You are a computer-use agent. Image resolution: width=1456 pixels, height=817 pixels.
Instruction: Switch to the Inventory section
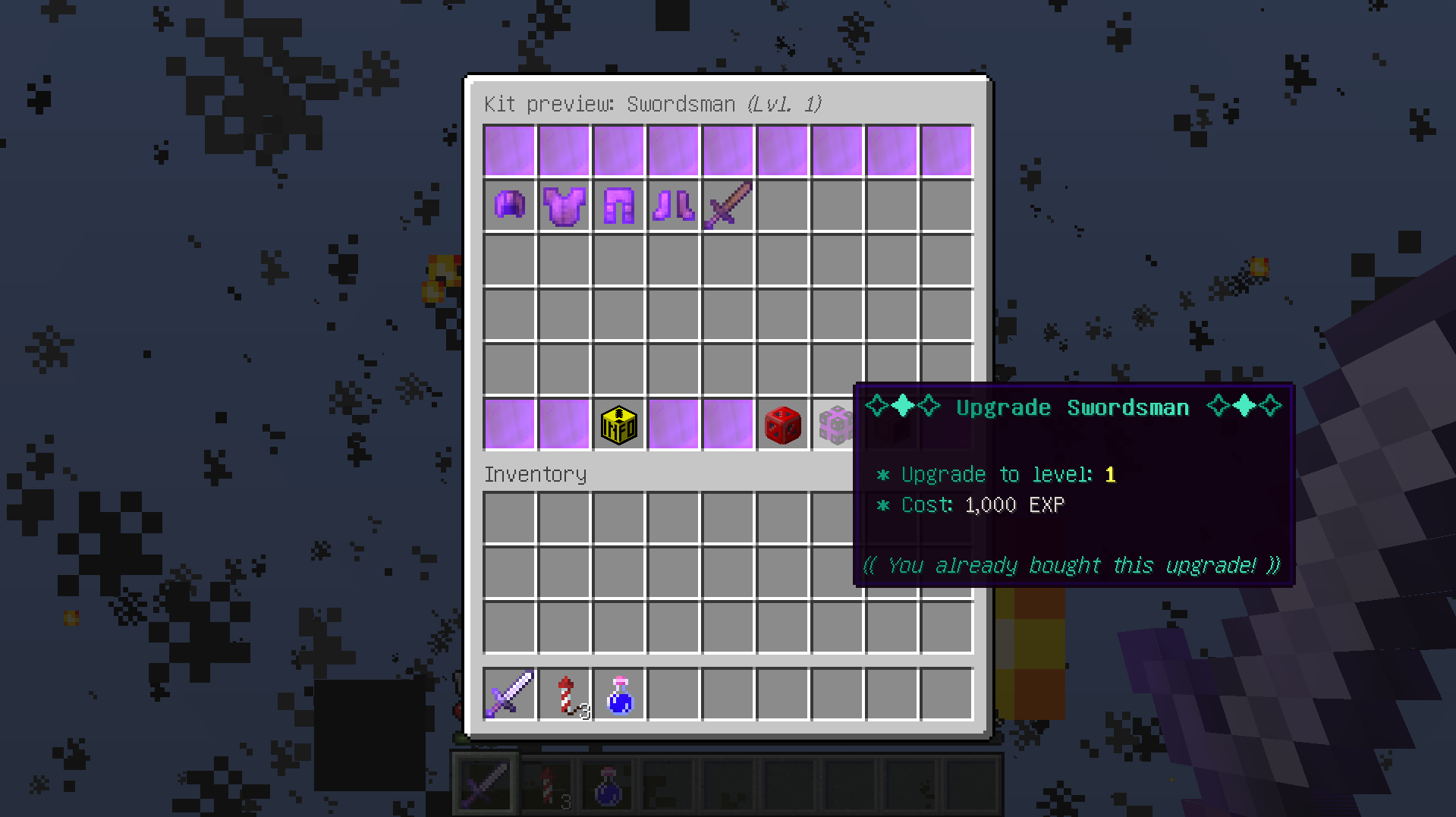[x=535, y=473]
